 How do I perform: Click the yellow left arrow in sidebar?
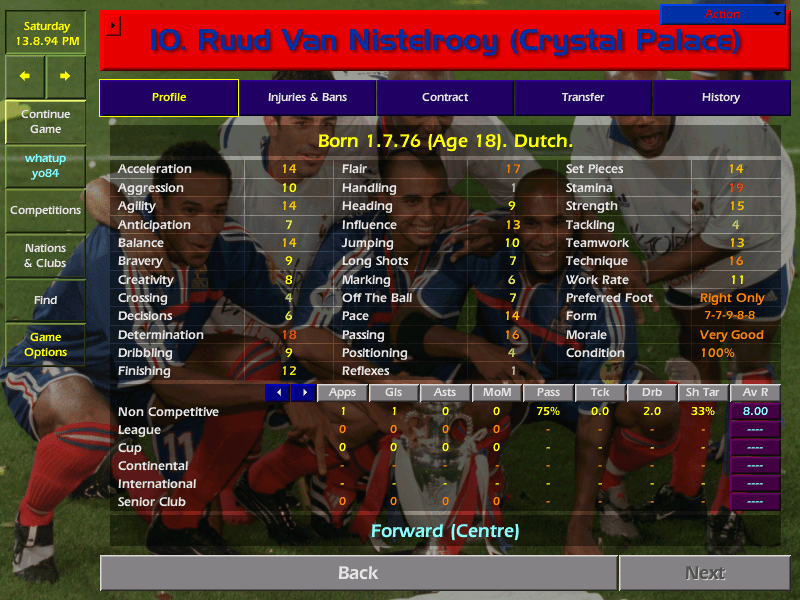[25, 76]
